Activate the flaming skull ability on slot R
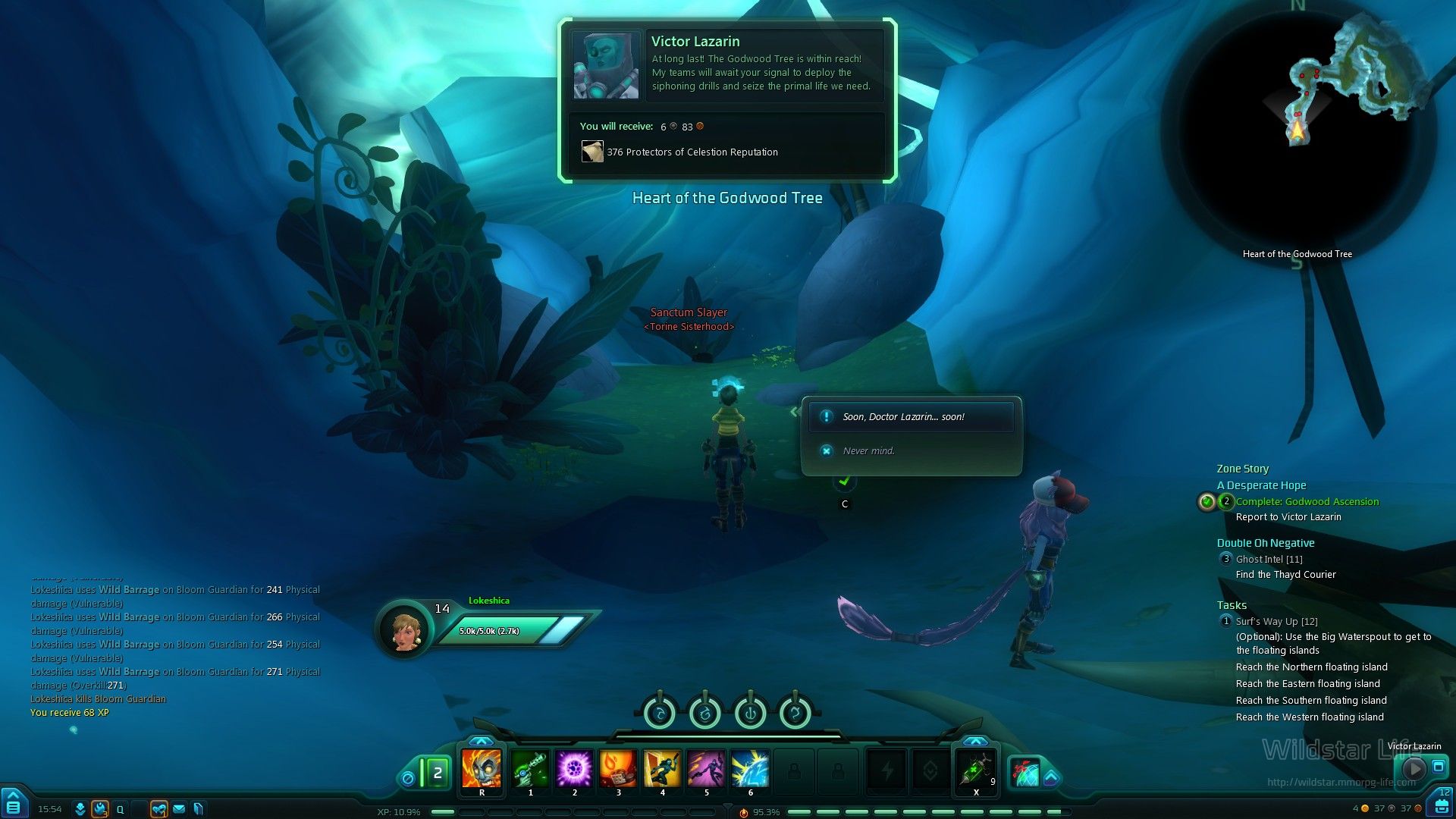 482,769
